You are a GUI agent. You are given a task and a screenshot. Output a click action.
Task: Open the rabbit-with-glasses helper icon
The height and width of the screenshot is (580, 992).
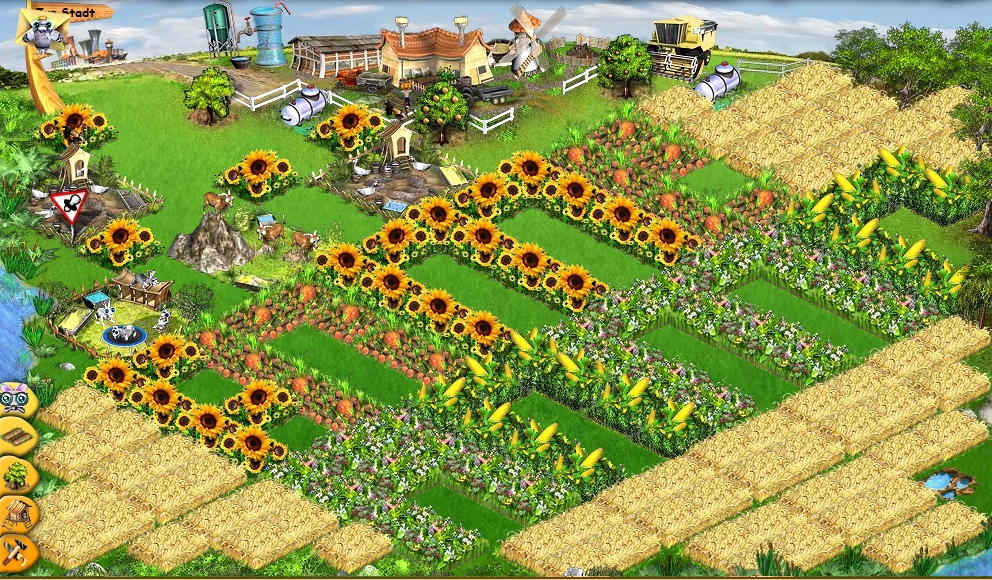coord(16,398)
